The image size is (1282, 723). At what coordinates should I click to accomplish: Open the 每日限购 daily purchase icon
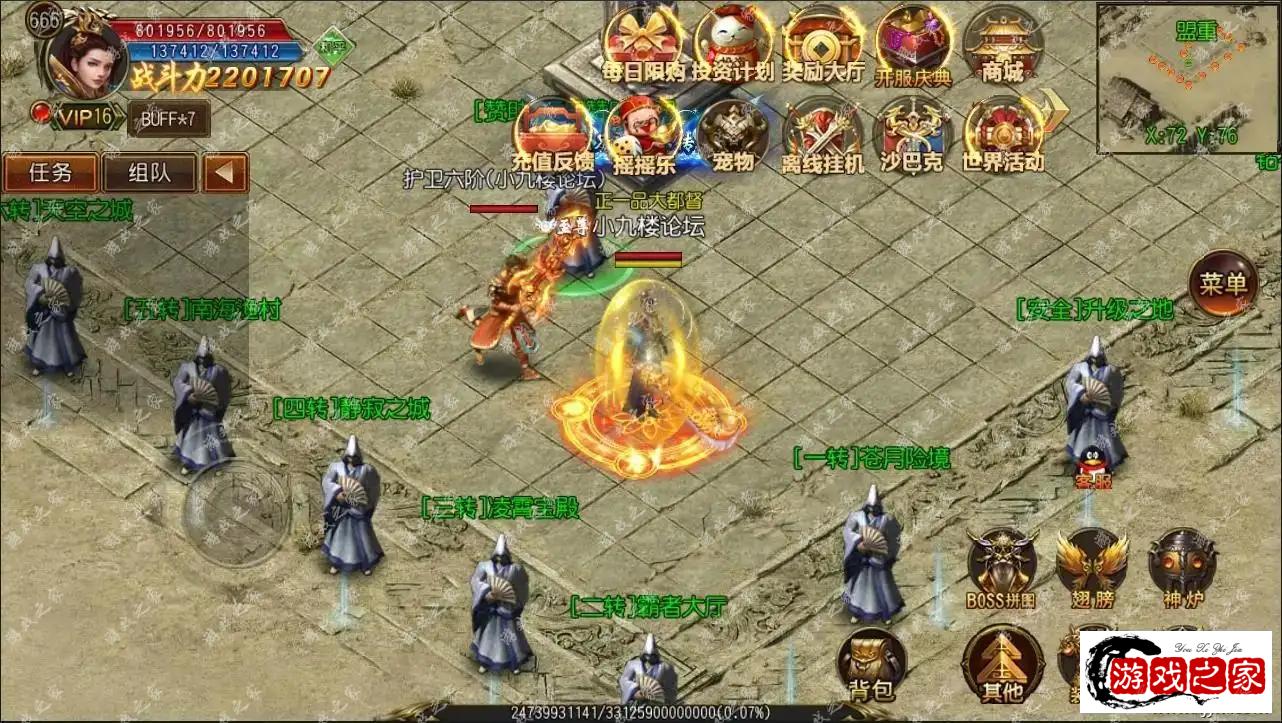pos(644,44)
